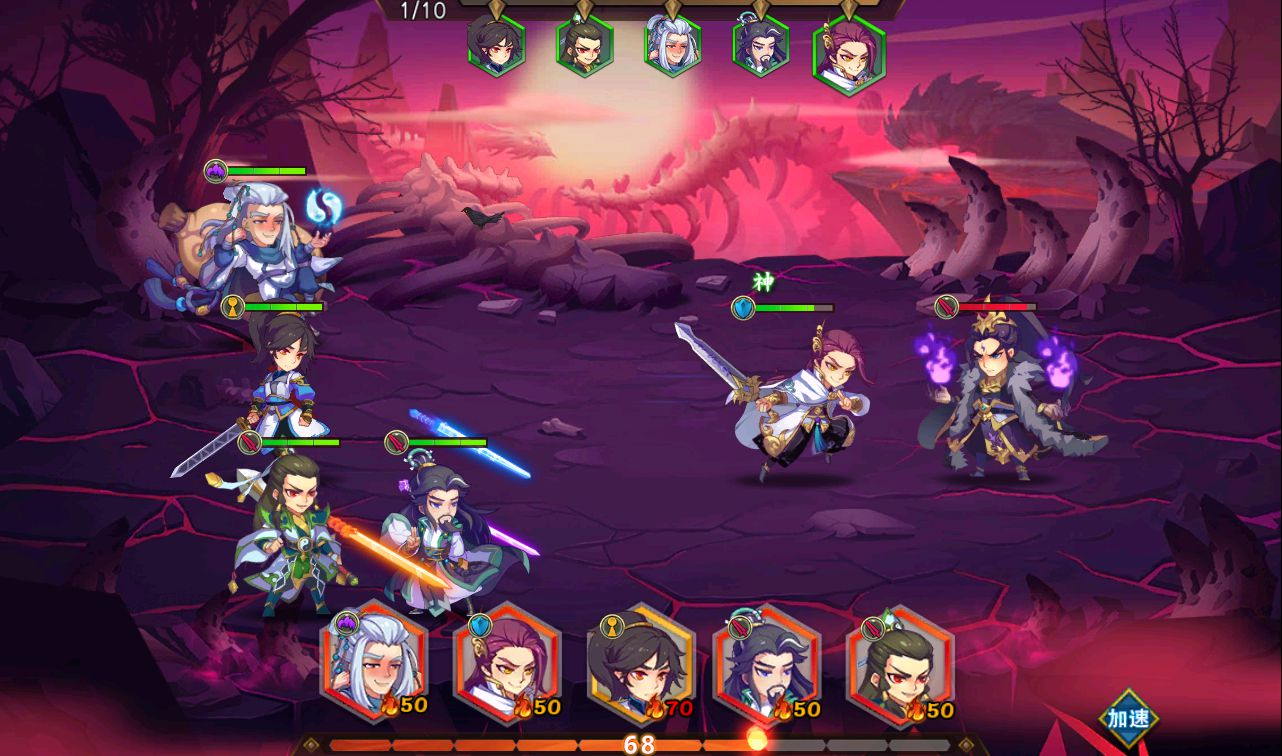Select the blue-bearded swordsman's skill portrait
The image size is (1282, 756).
tap(767, 662)
